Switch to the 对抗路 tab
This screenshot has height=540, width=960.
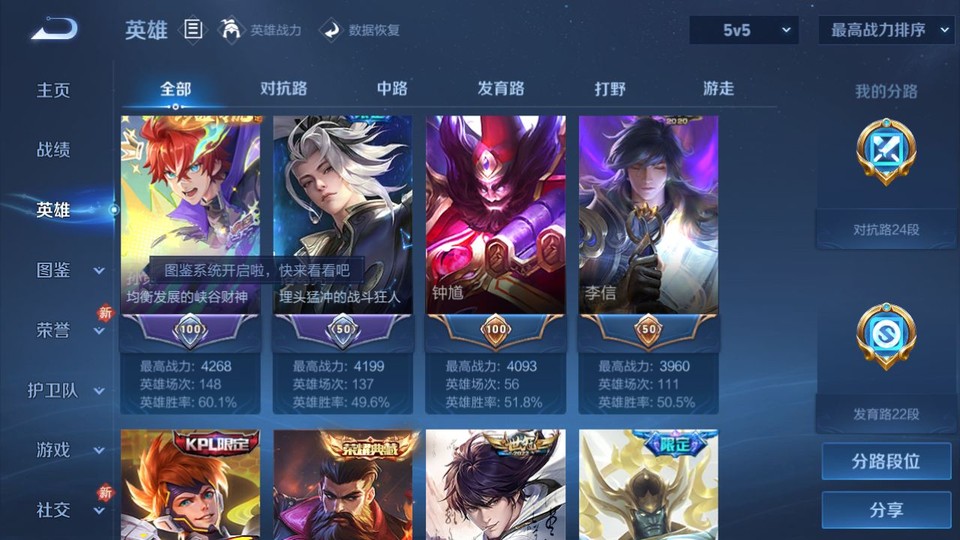[283, 89]
